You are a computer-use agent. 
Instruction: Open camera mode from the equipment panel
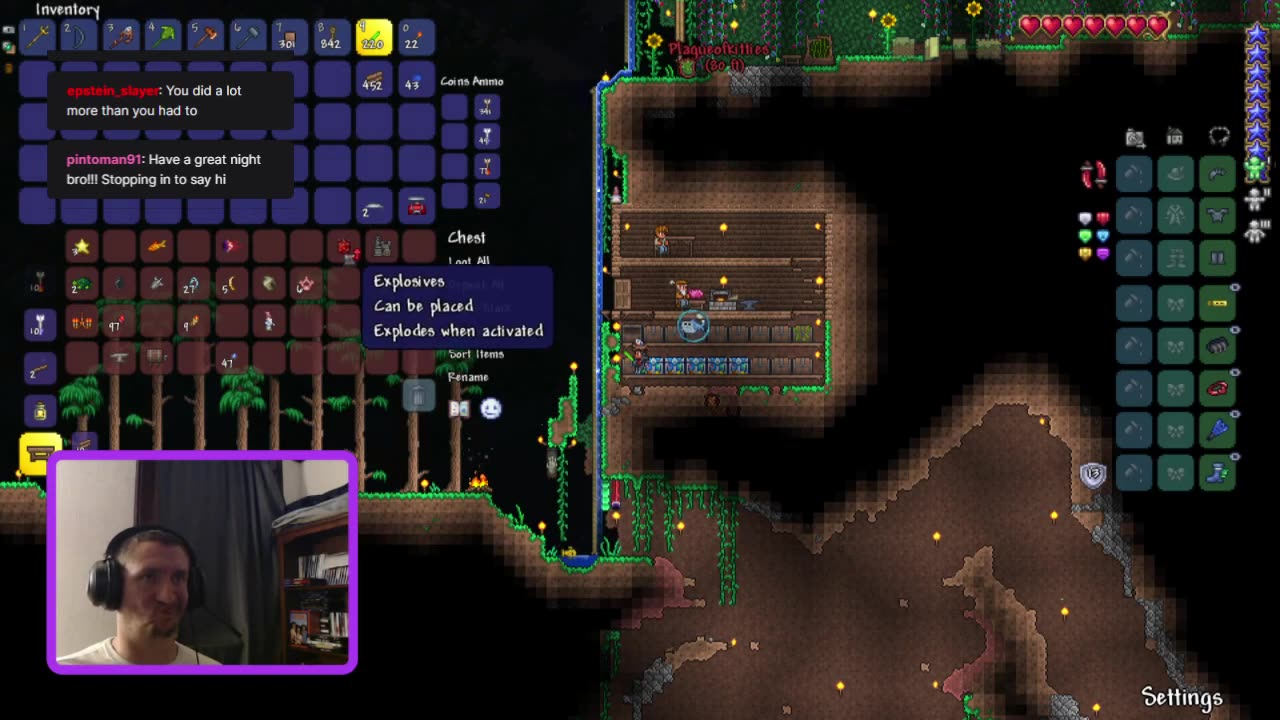1133,137
